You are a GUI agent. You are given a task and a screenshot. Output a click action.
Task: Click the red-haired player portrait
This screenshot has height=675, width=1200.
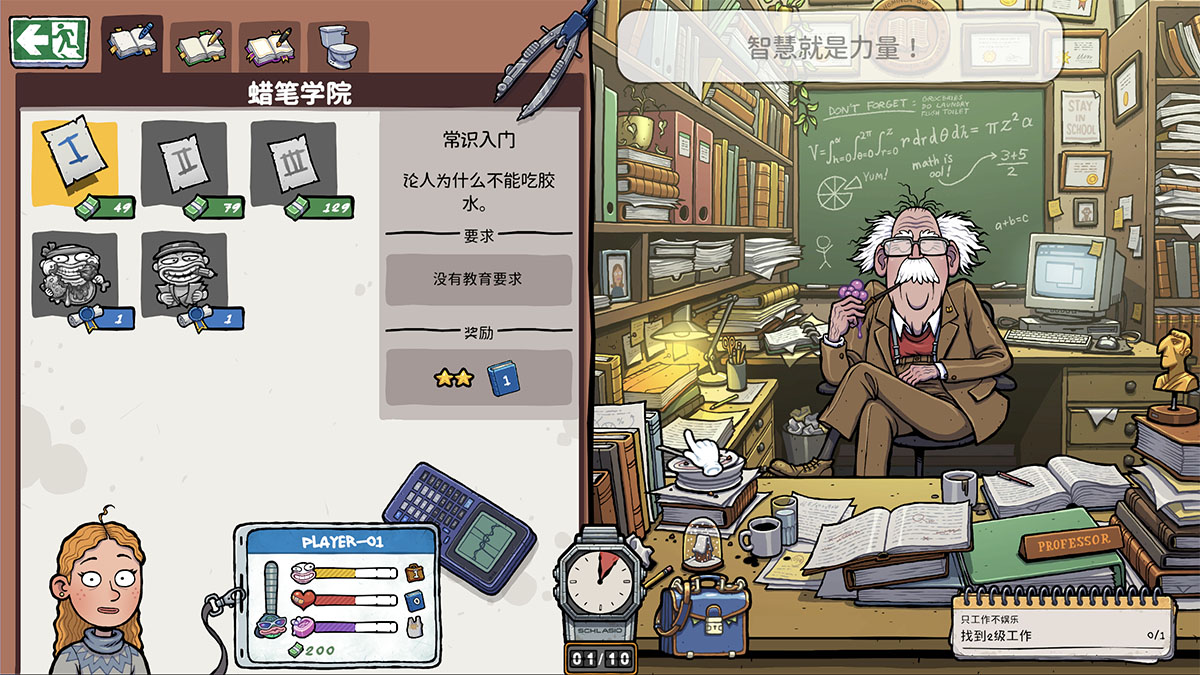pos(100,600)
